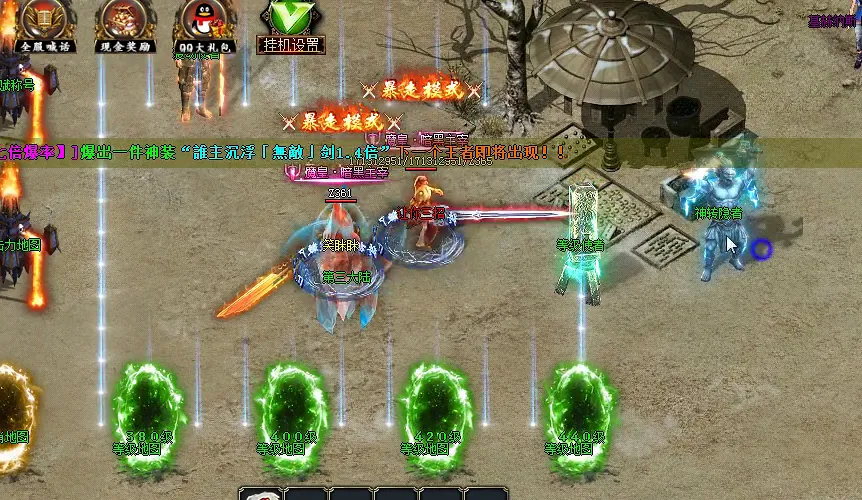Open the 现金奖励 cash reward icon
Viewport: 862px width, 500px height.
124,24
